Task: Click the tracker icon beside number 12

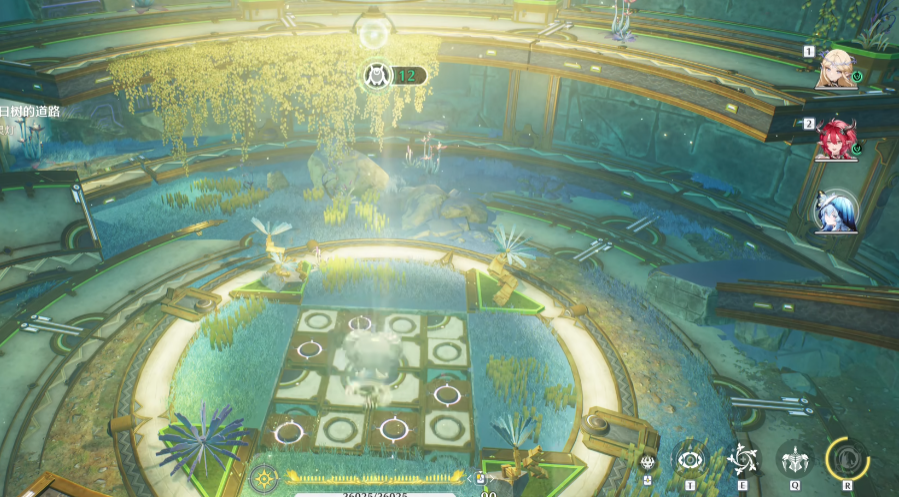Action: [378, 75]
